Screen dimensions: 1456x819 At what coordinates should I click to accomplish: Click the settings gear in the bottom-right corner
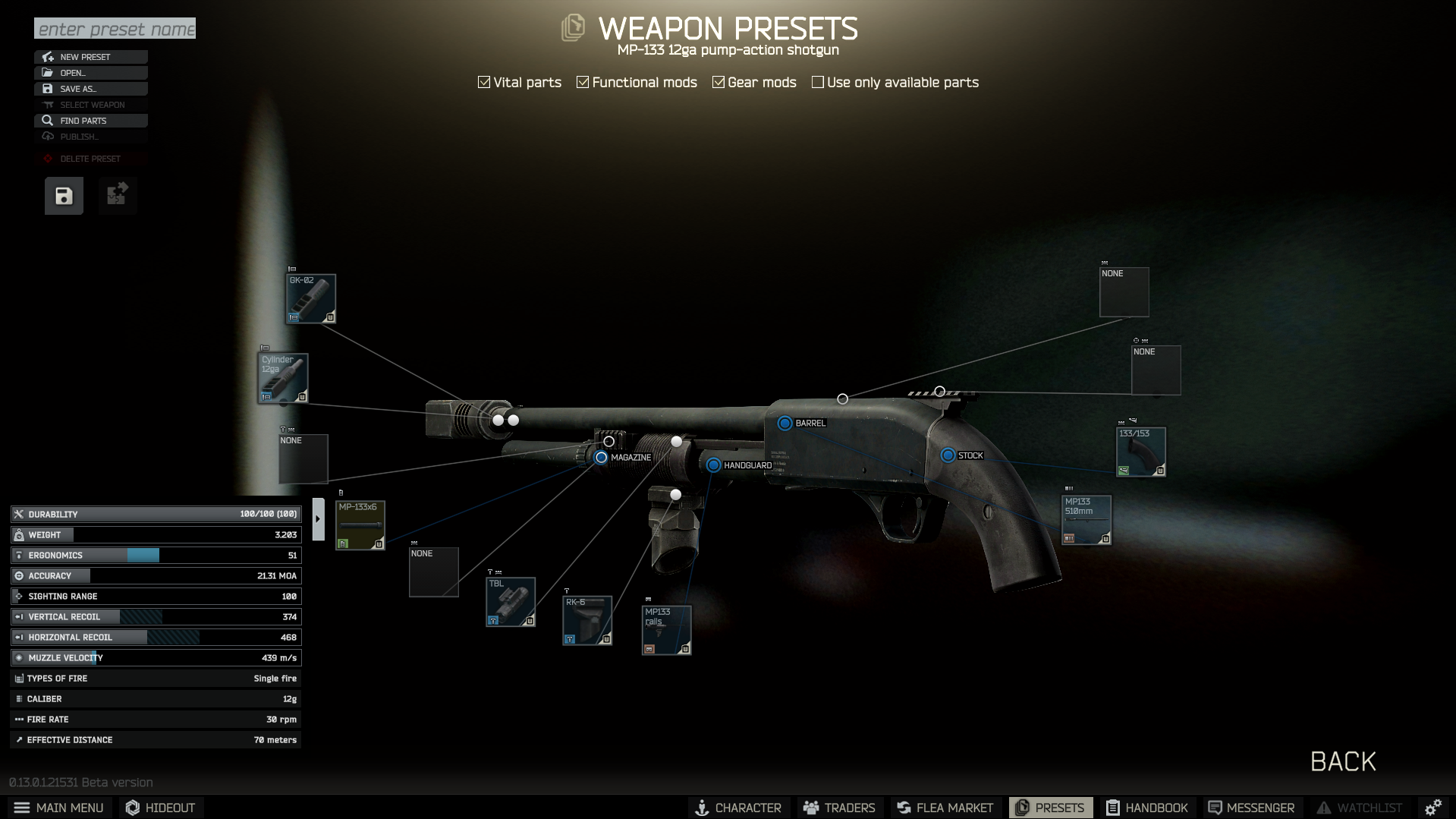1433,807
